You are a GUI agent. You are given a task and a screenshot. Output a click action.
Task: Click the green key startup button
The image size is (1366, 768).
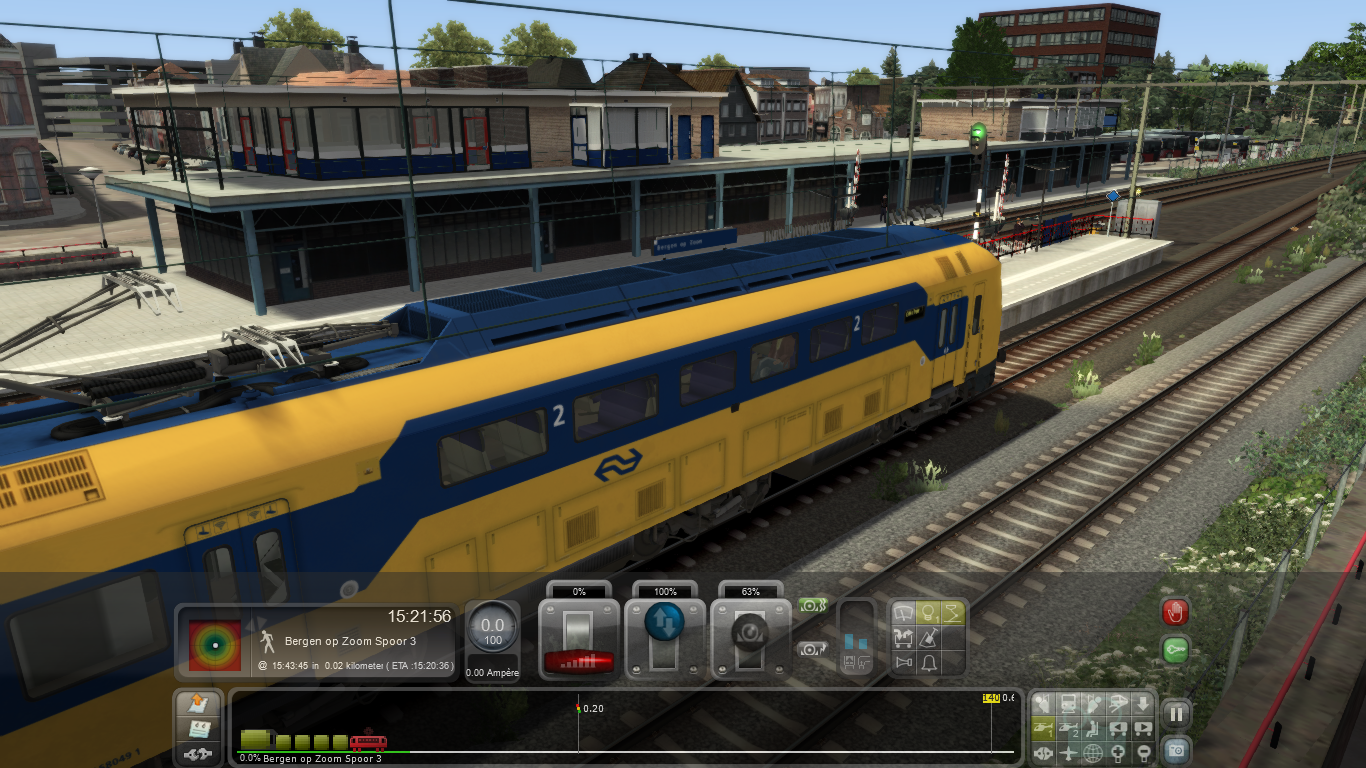[x=1176, y=649]
